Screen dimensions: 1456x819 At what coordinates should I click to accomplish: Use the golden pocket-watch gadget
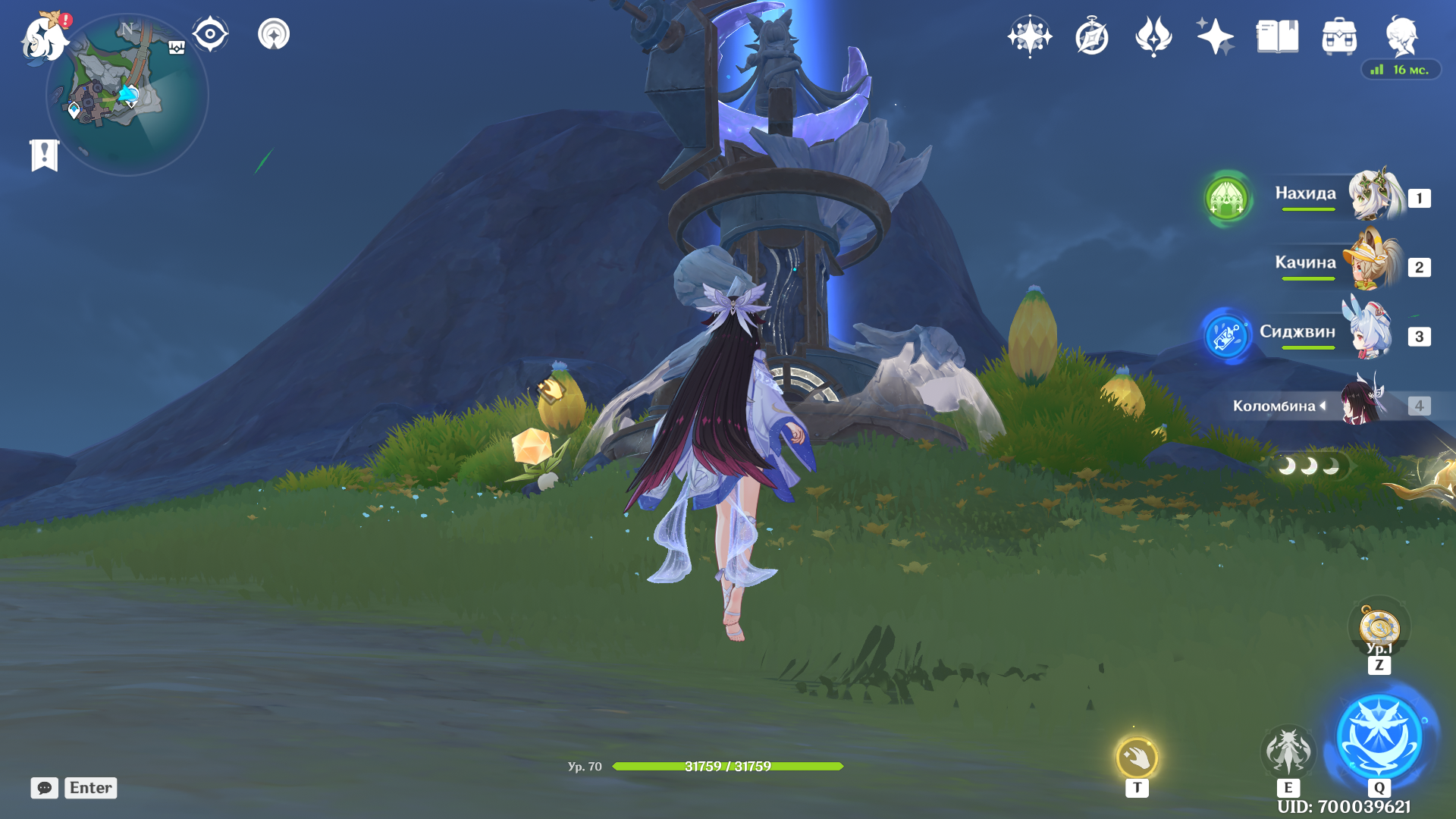click(x=1379, y=629)
